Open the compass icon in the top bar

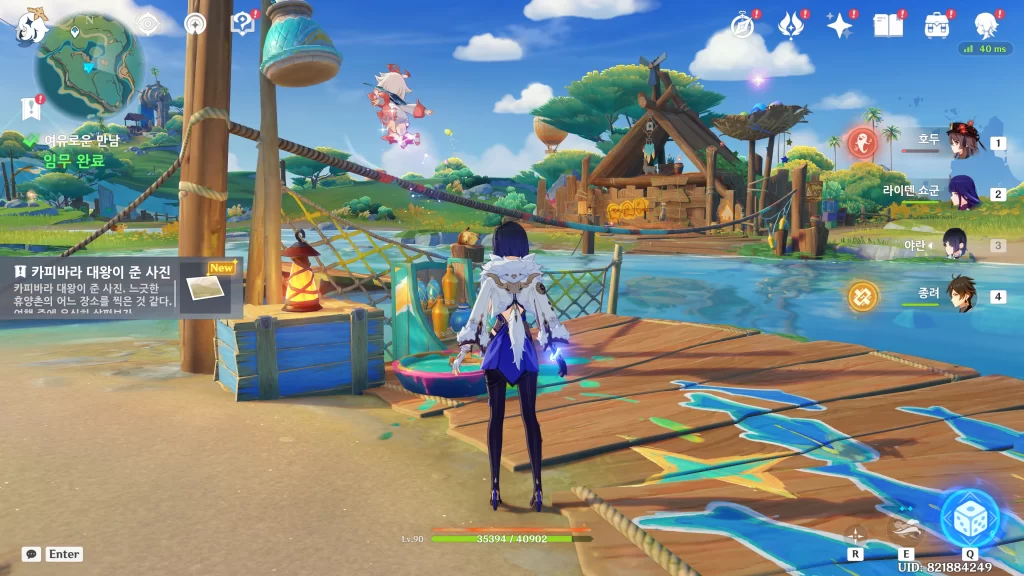click(742, 26)
